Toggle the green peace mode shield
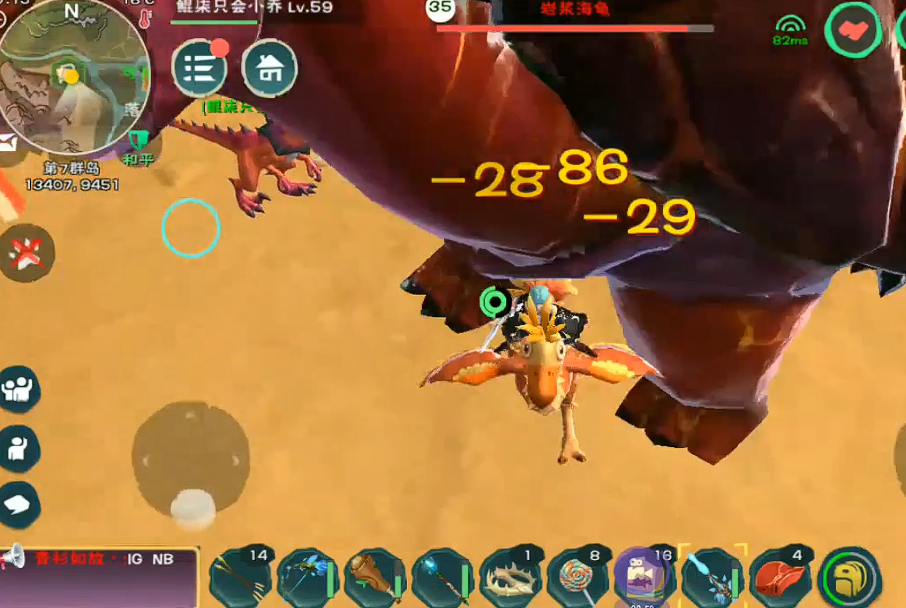906x608 pixels. coord(136,140)
